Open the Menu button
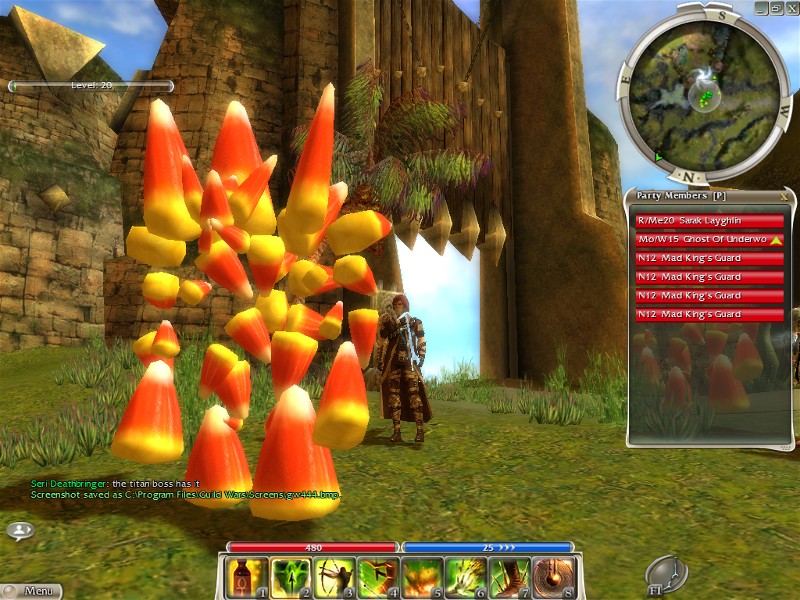The width and height of the screenshot is (800, 600). (30, 591)
